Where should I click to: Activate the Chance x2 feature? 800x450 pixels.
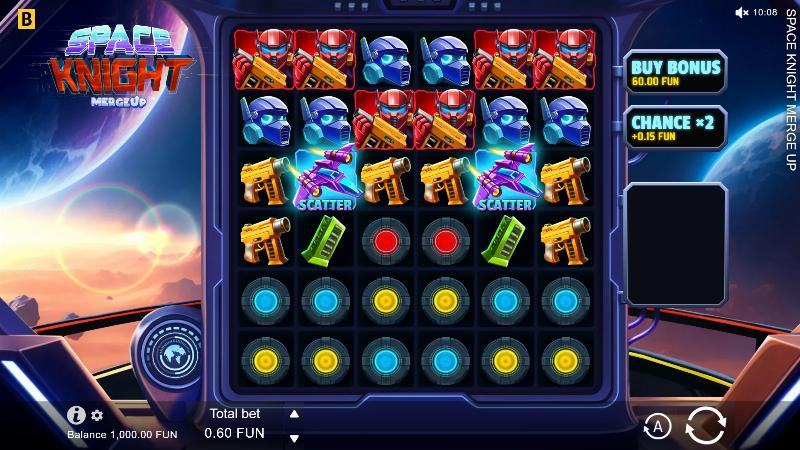tap(674, 128)
